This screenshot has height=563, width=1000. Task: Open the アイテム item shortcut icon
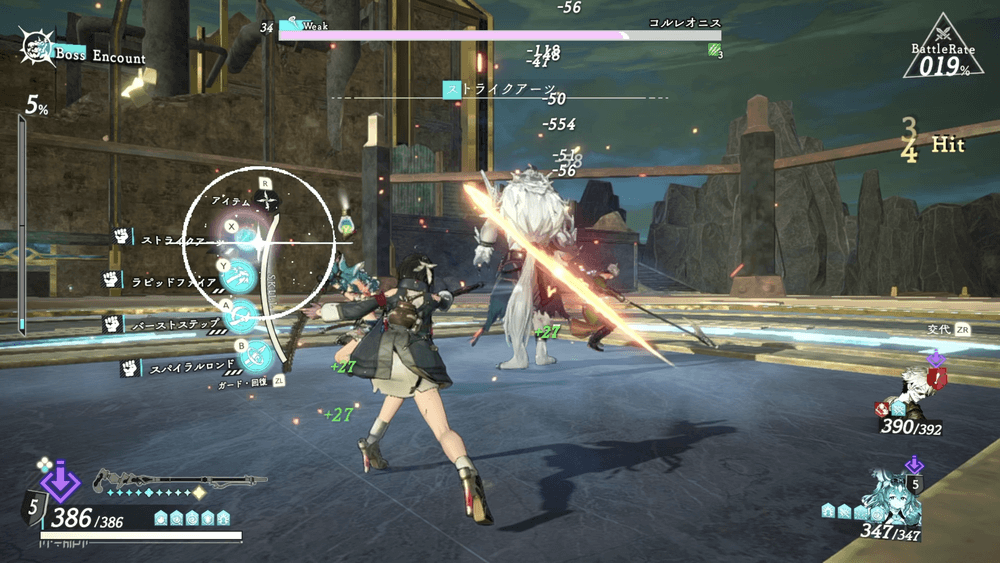click(x=267, y=201)
